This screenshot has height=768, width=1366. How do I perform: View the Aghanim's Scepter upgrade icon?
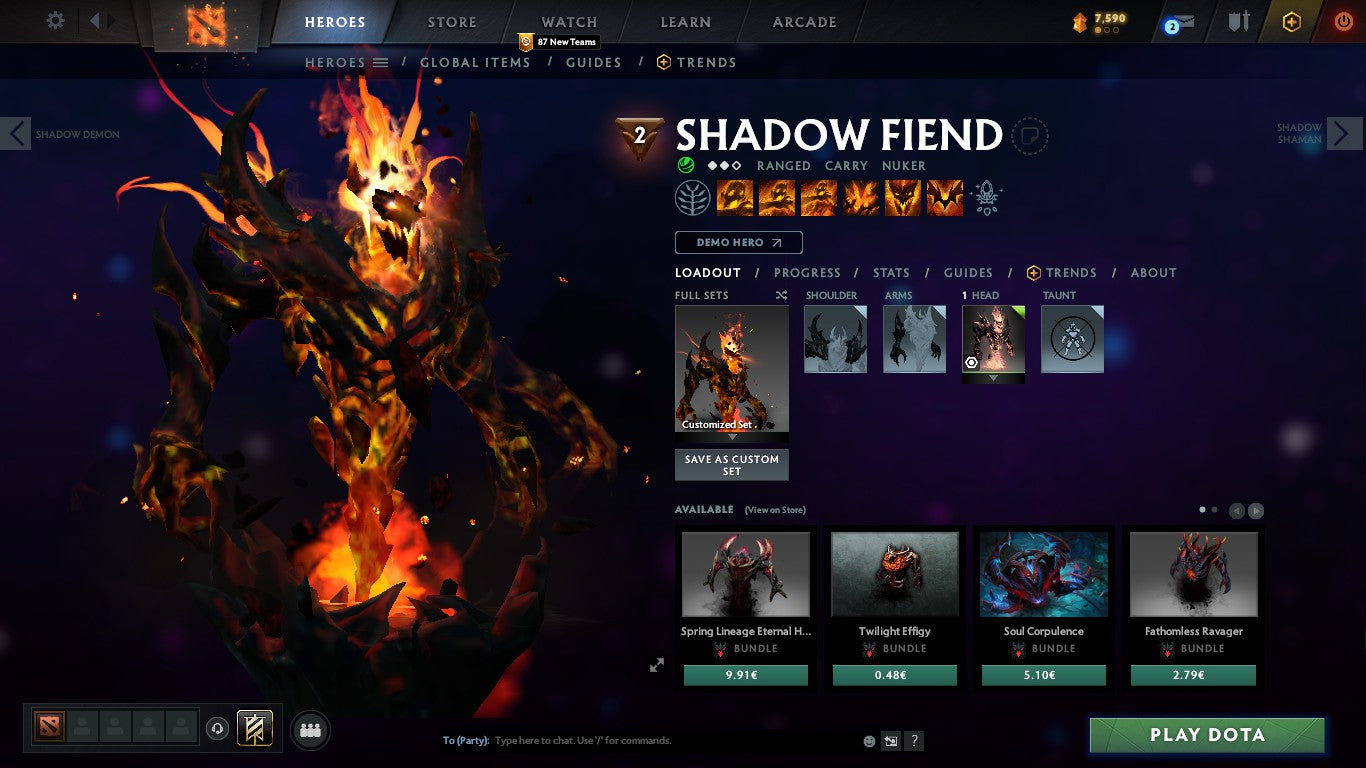click(x=986, y=197)
